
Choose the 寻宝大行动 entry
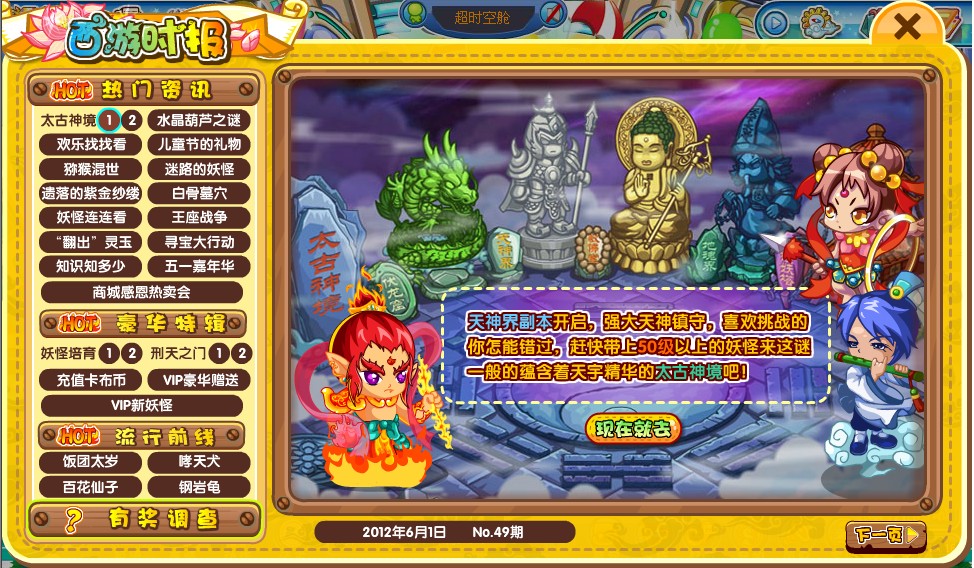pos(199,242)
